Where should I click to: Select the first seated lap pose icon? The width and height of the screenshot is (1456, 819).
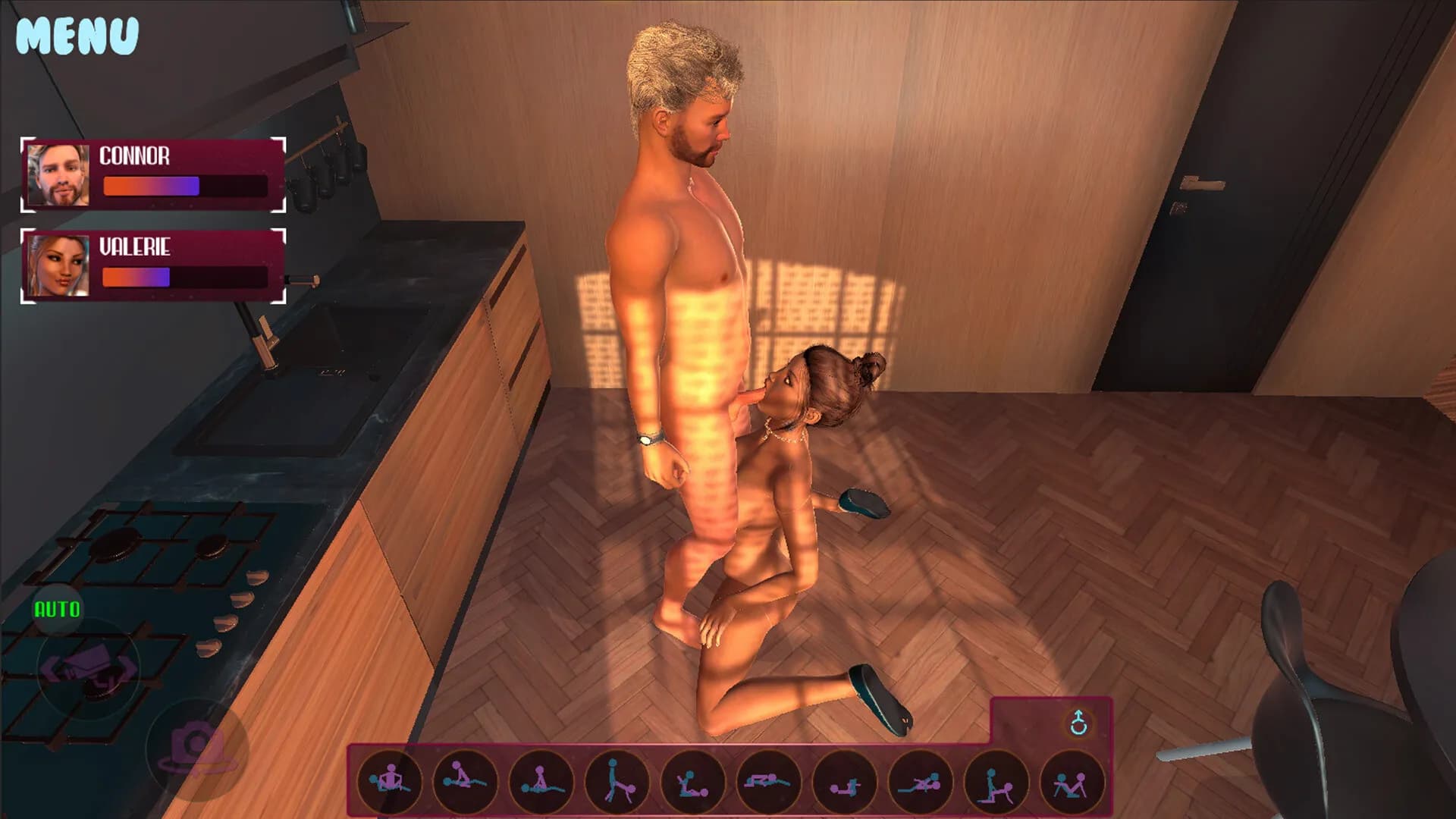coord(388,781)
